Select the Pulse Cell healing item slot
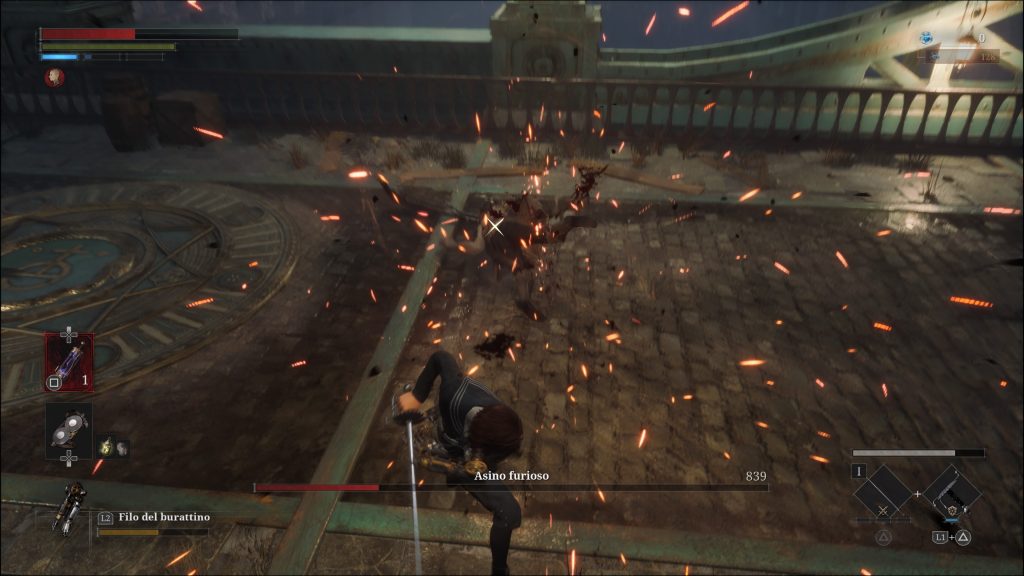The width and height of the screenshot is (1024, 576). (x=69, y=362)
